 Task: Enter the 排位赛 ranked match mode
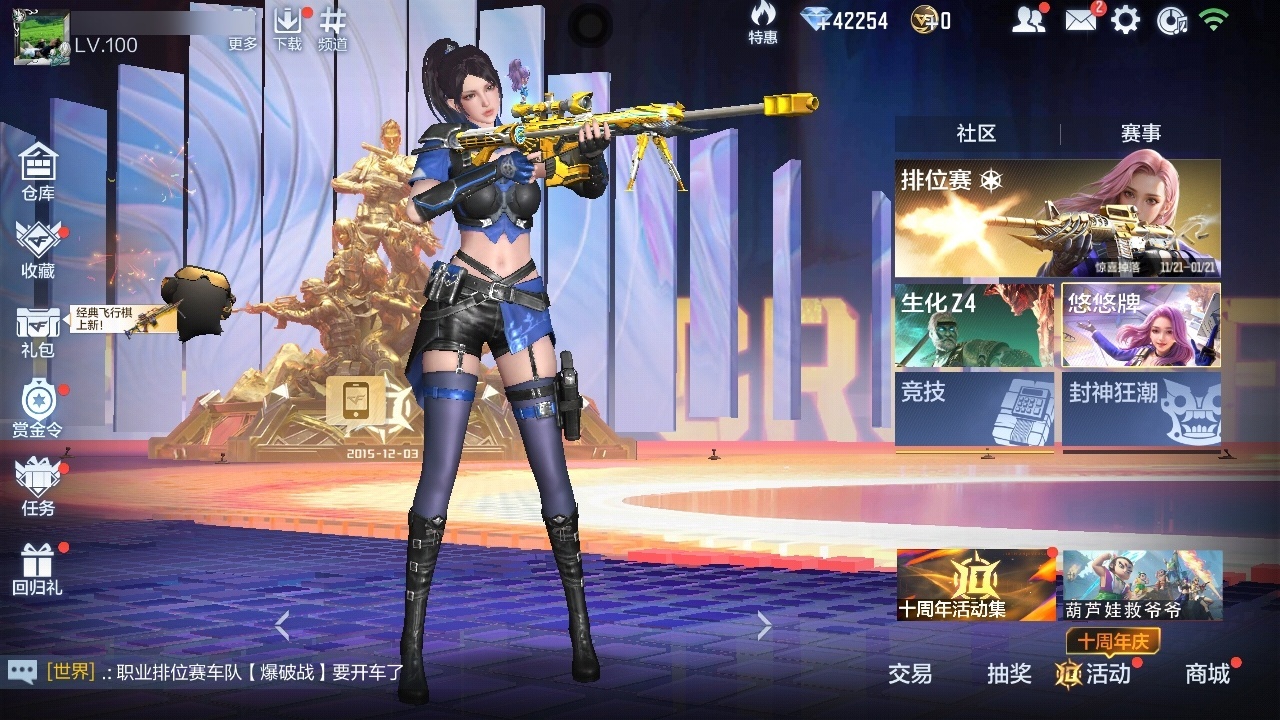coord(1057,218)
